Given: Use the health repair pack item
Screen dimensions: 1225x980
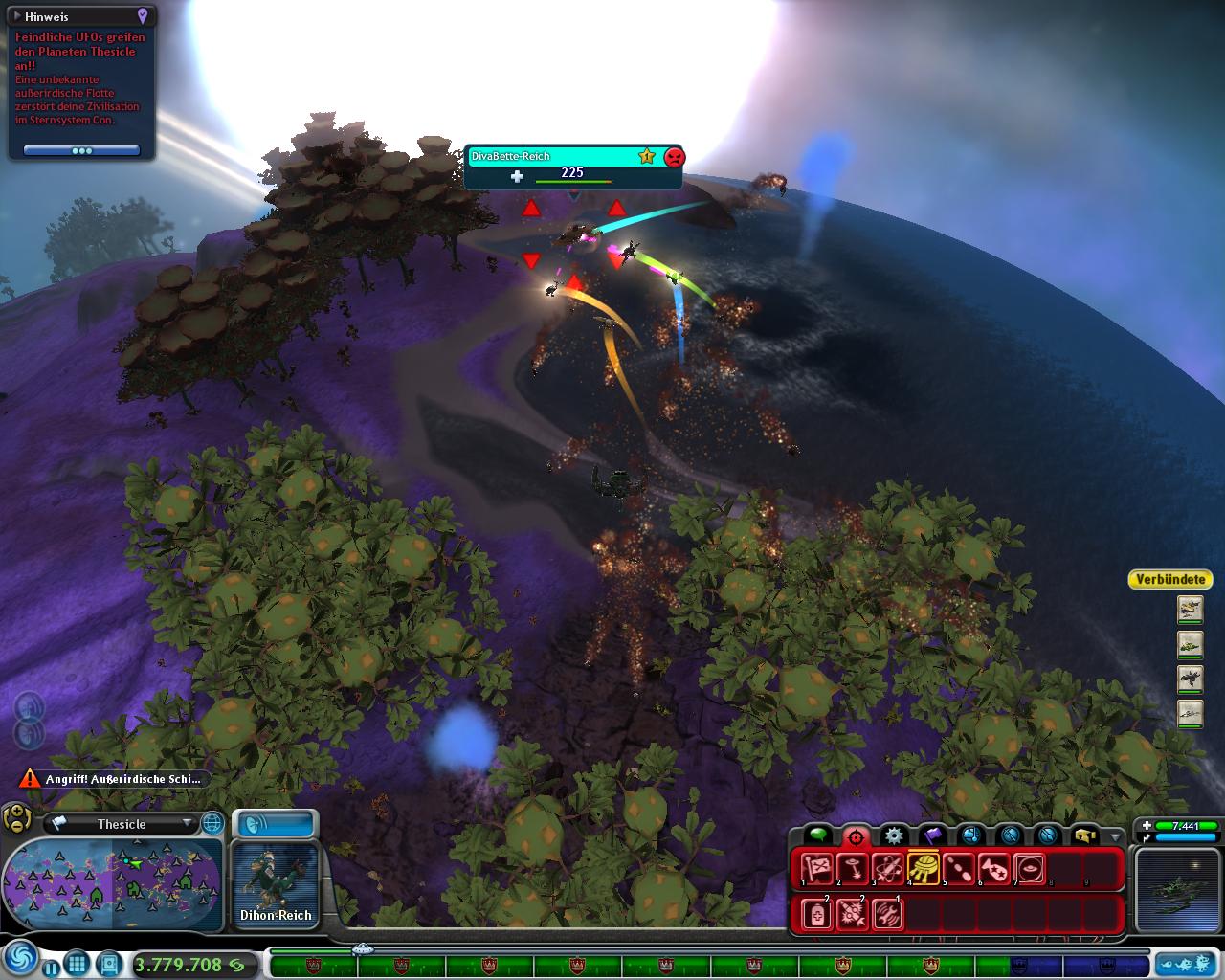Looking at the screenshot, I should (816, 915).
